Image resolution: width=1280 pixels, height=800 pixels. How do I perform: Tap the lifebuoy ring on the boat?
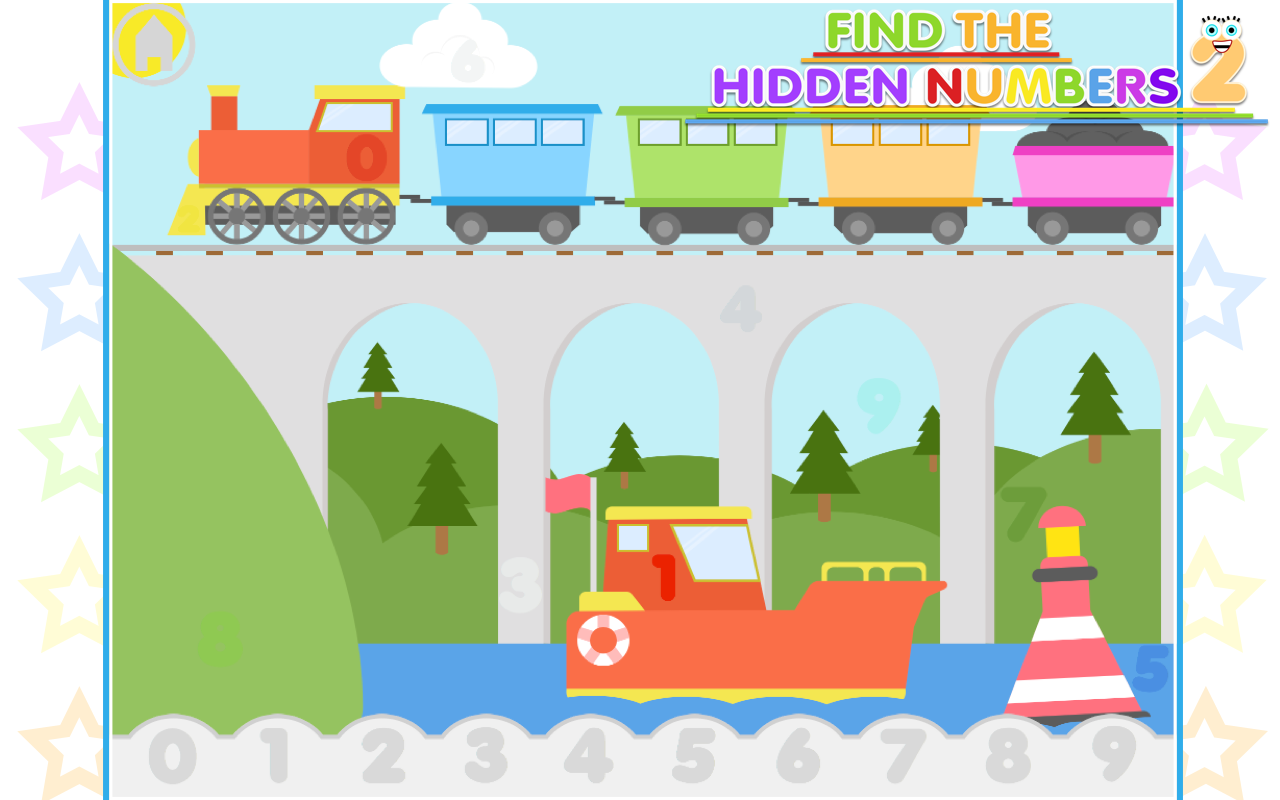tap(604, 636)
